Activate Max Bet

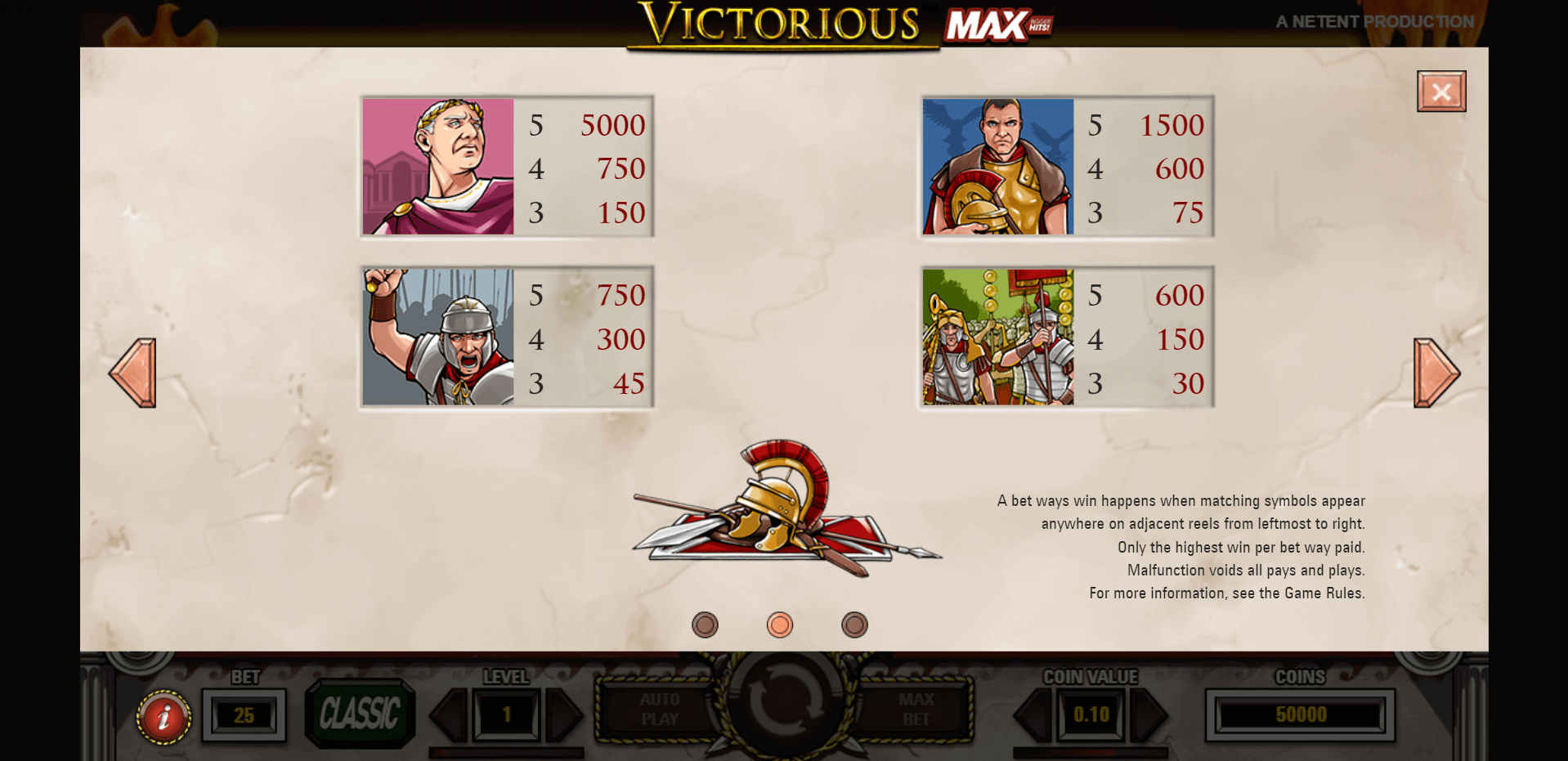point(915,710)
